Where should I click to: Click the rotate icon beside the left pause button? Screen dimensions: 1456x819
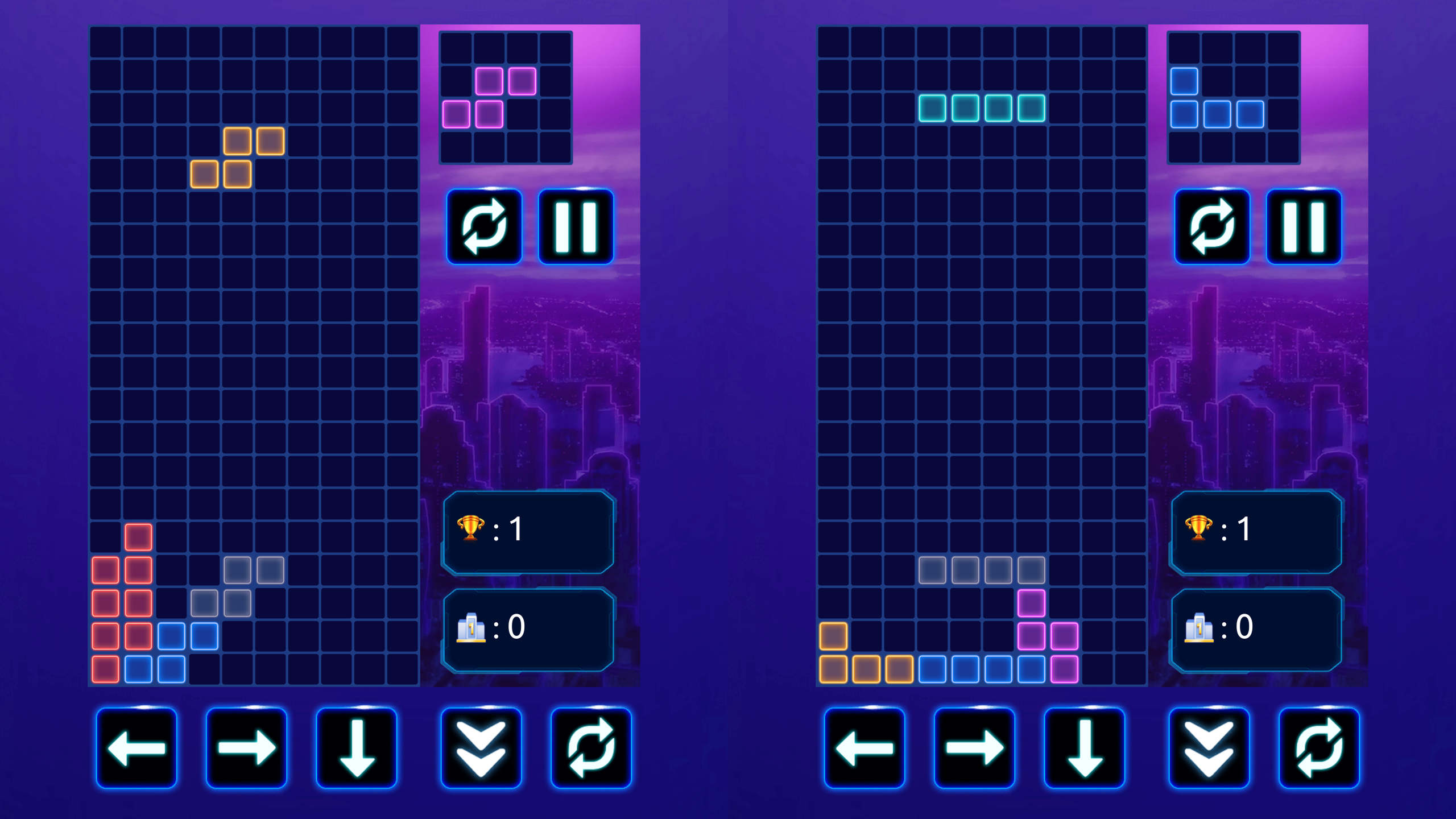click(x=484, y=227)
